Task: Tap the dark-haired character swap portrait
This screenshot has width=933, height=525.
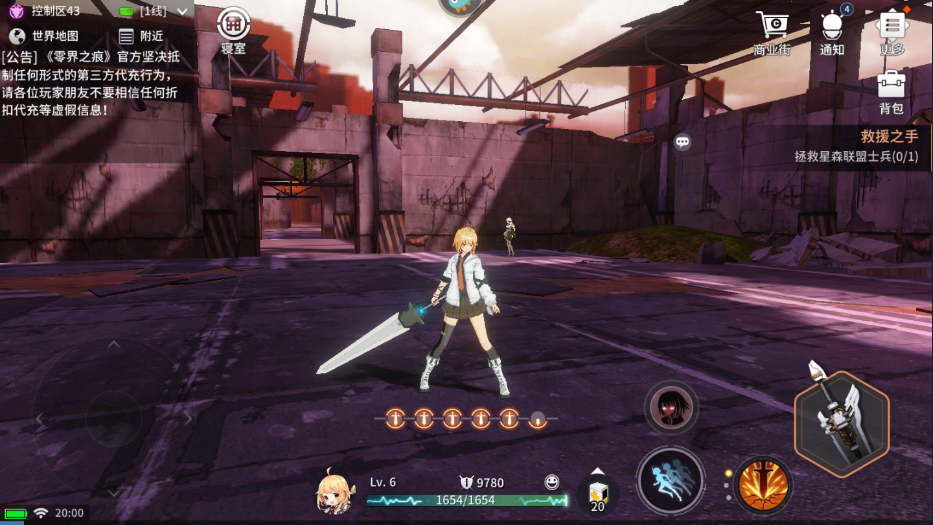Action: [671, 407]
